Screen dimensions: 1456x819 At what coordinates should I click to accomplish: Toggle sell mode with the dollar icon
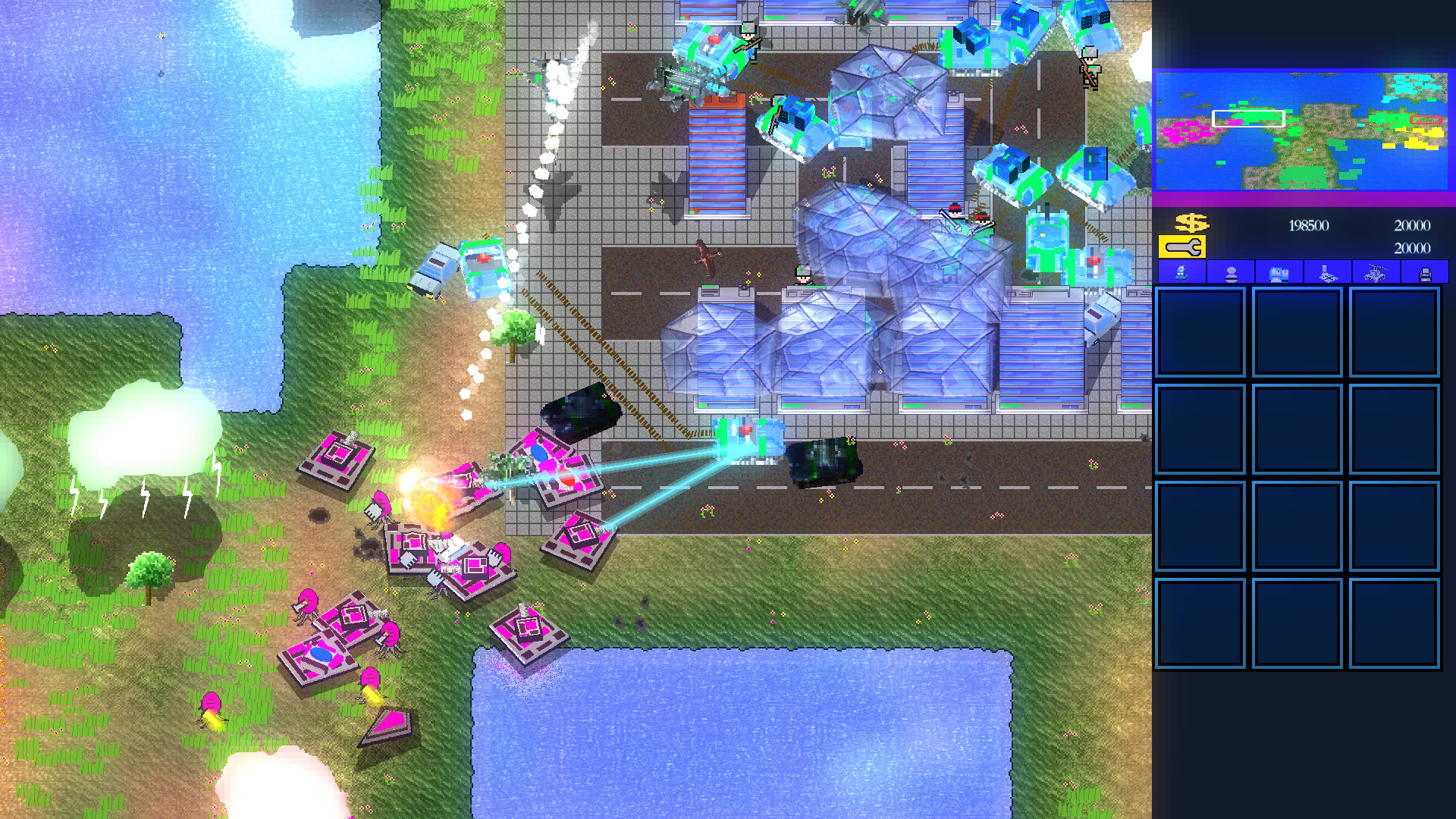pos(1191,223)
